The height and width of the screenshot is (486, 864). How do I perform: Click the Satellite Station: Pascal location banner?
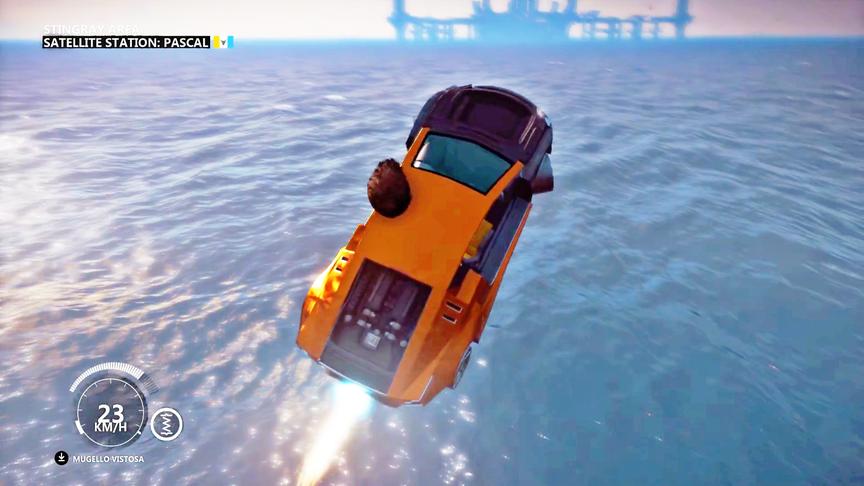(126, 42)
